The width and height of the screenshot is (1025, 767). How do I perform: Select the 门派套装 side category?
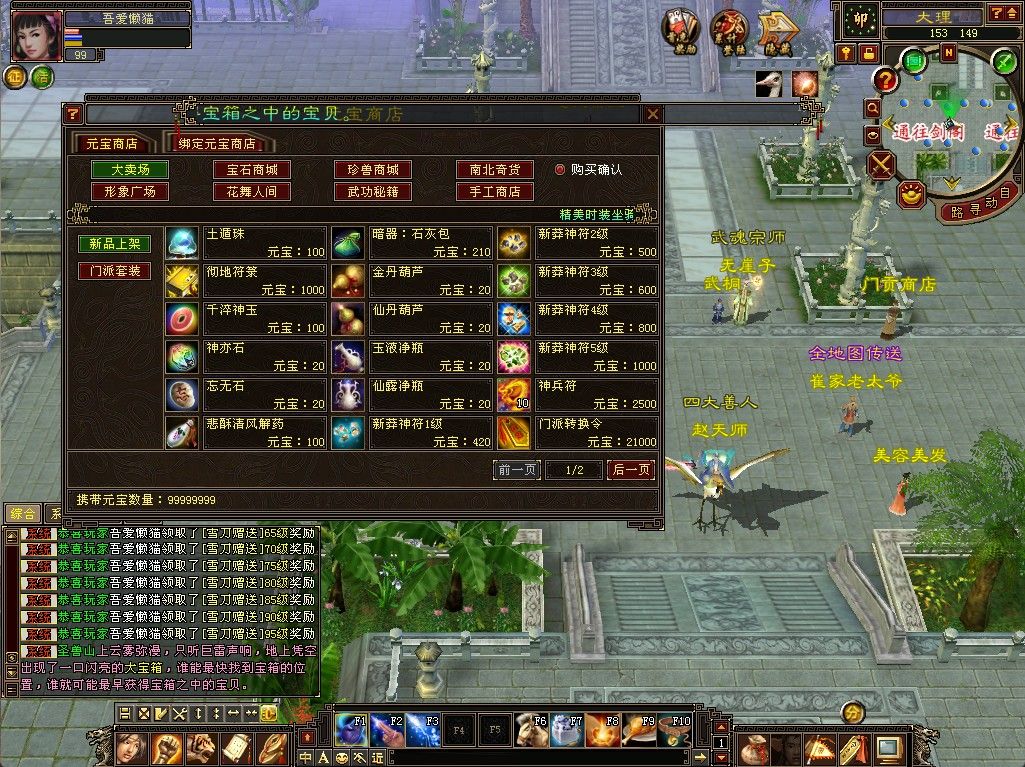tap(115, 271)
